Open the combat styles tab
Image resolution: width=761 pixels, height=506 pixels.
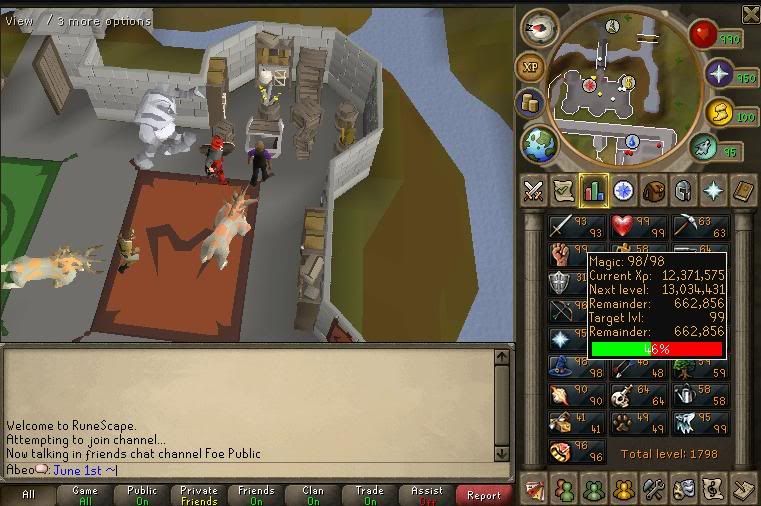(534, 189)
